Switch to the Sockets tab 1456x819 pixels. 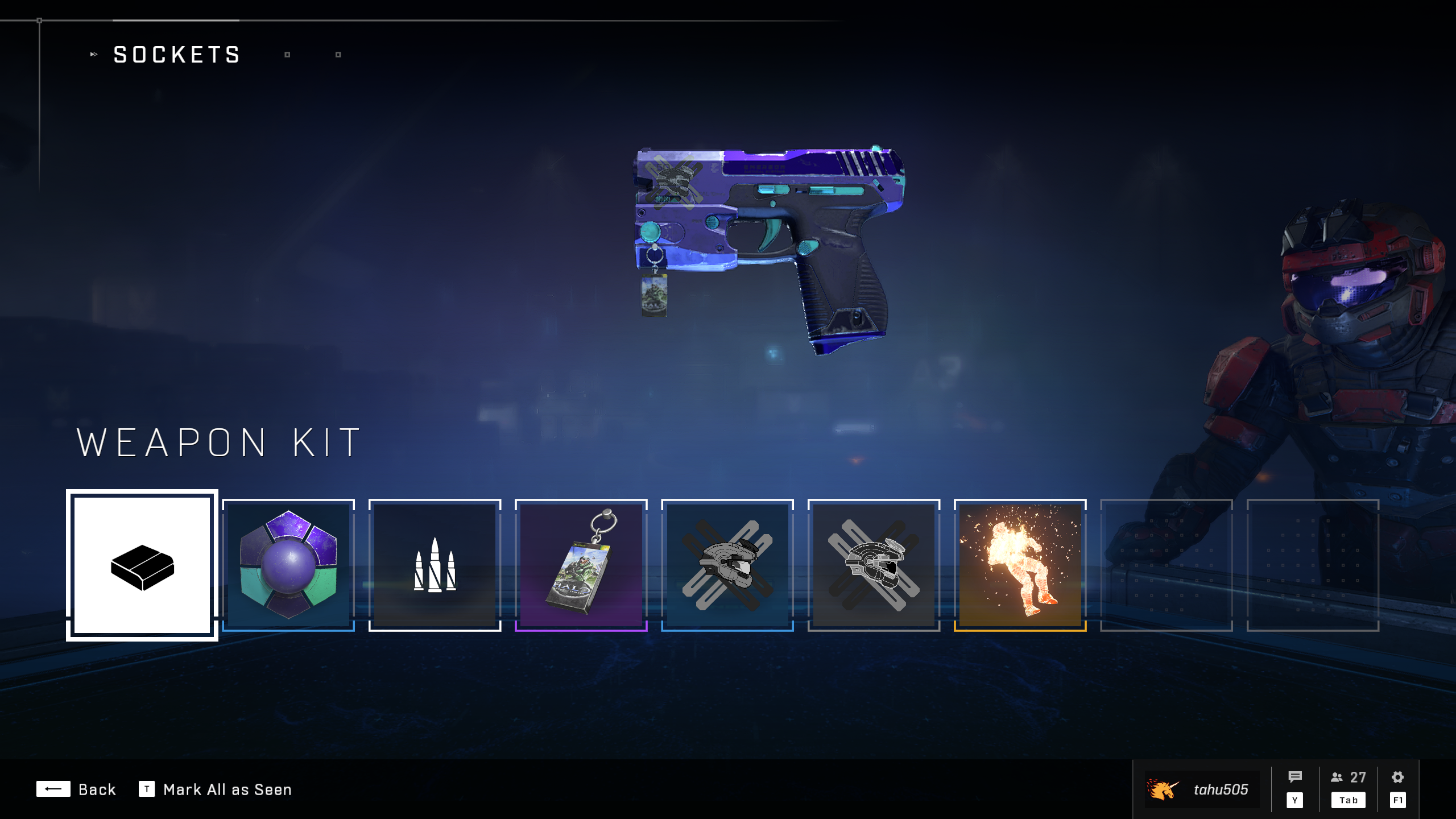(177, 55)
